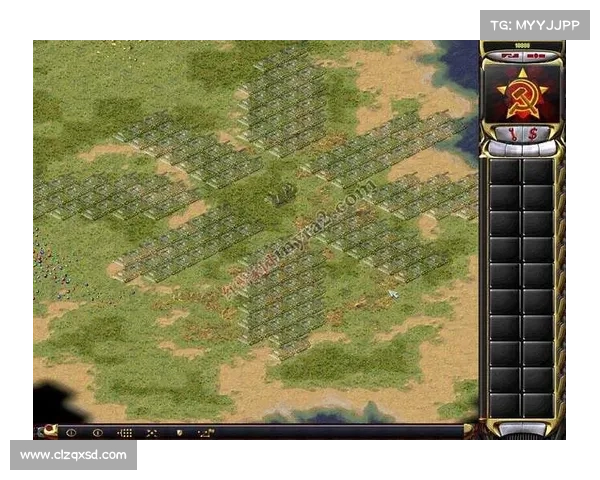This screenshot has height=480, width=600.
Task: Choose the shield guard command icon
Action: coord(179,433)
